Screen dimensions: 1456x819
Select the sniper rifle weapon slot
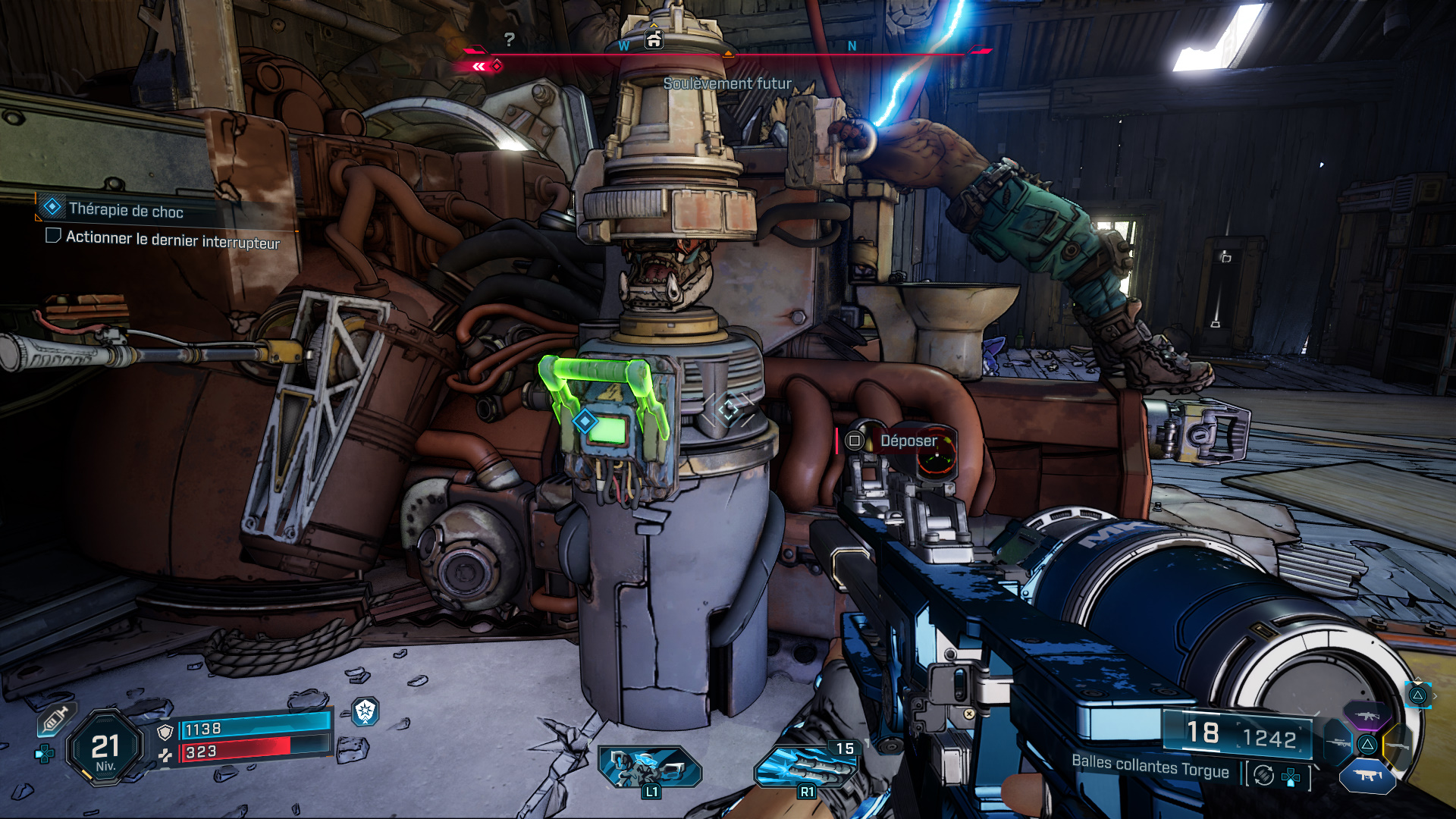point(1338,743)
